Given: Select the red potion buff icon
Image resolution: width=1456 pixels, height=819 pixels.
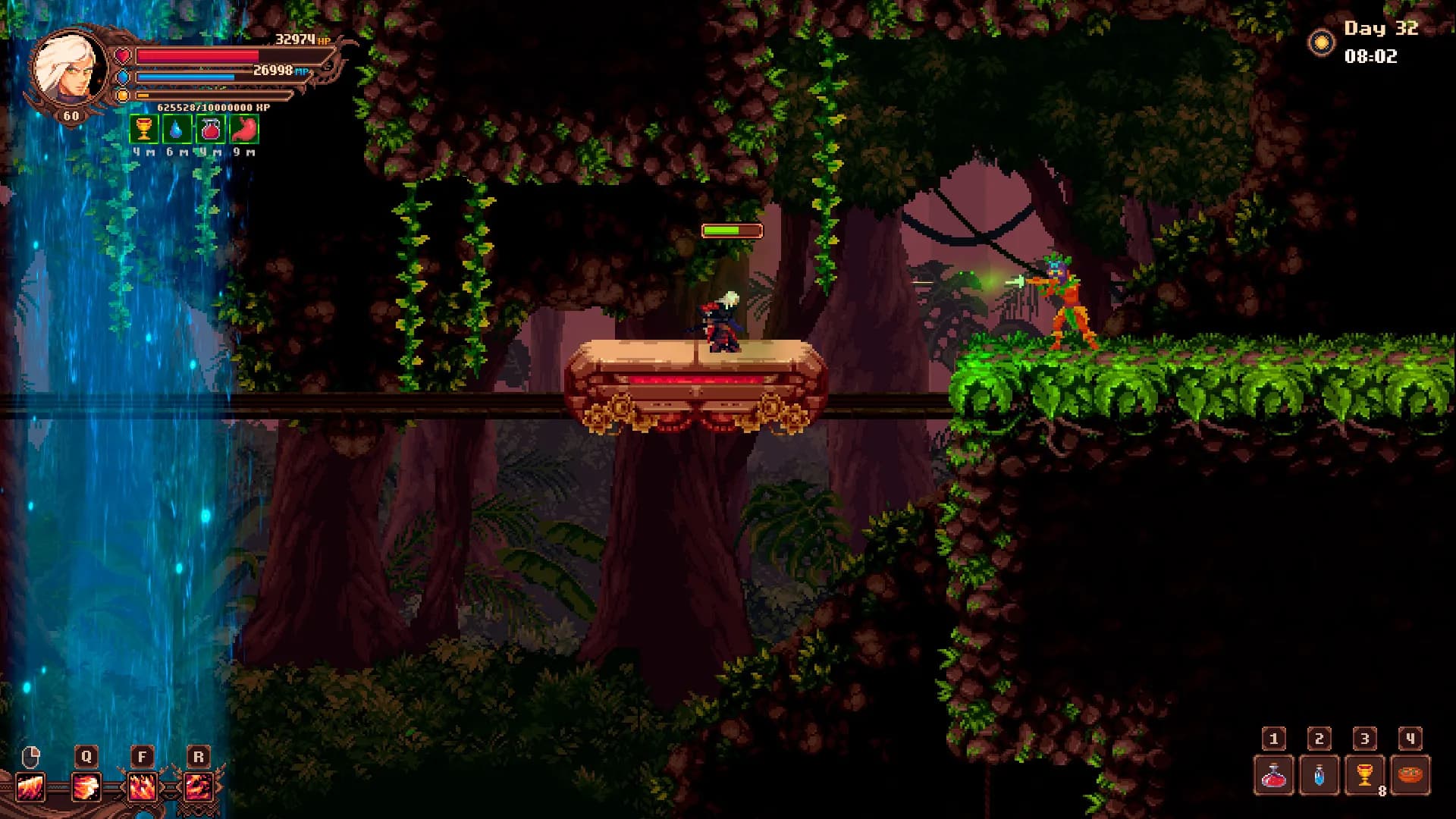Looking at the screenshot, I should pos(210,129).
